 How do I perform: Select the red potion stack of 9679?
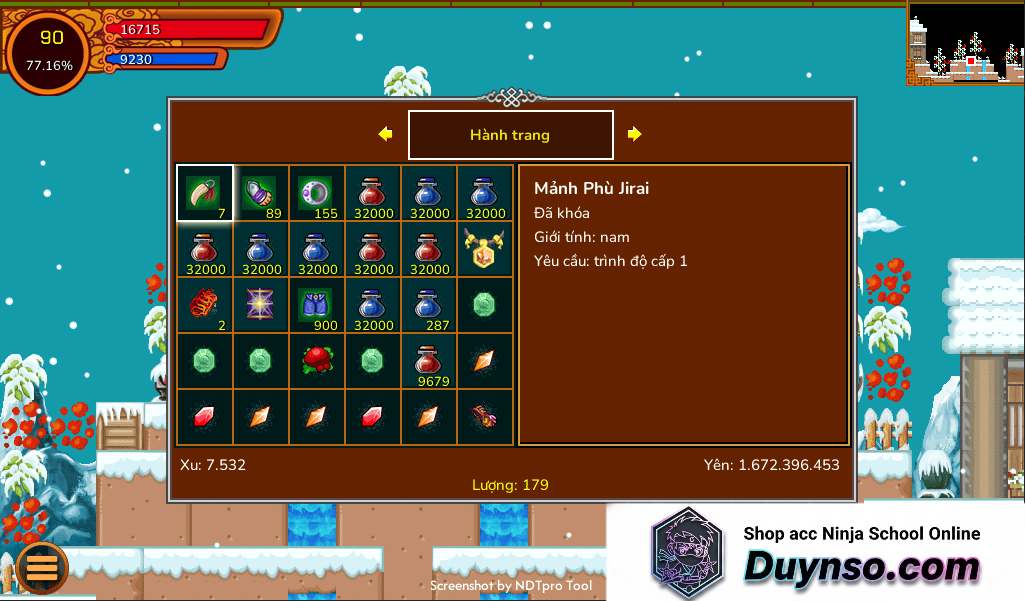point(429,361)
